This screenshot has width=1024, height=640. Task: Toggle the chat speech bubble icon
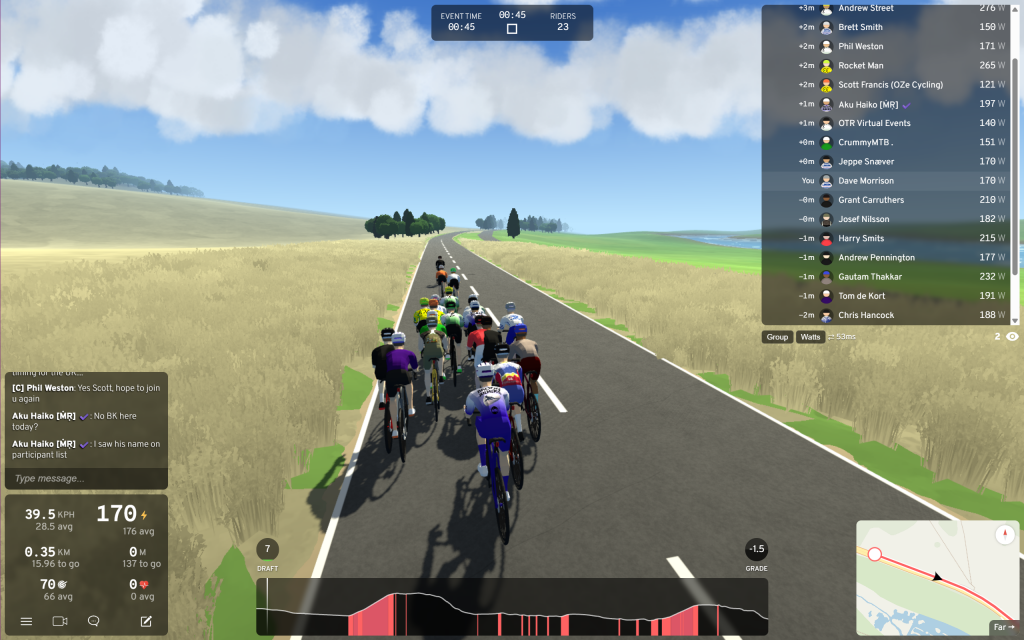pos(94,621)
